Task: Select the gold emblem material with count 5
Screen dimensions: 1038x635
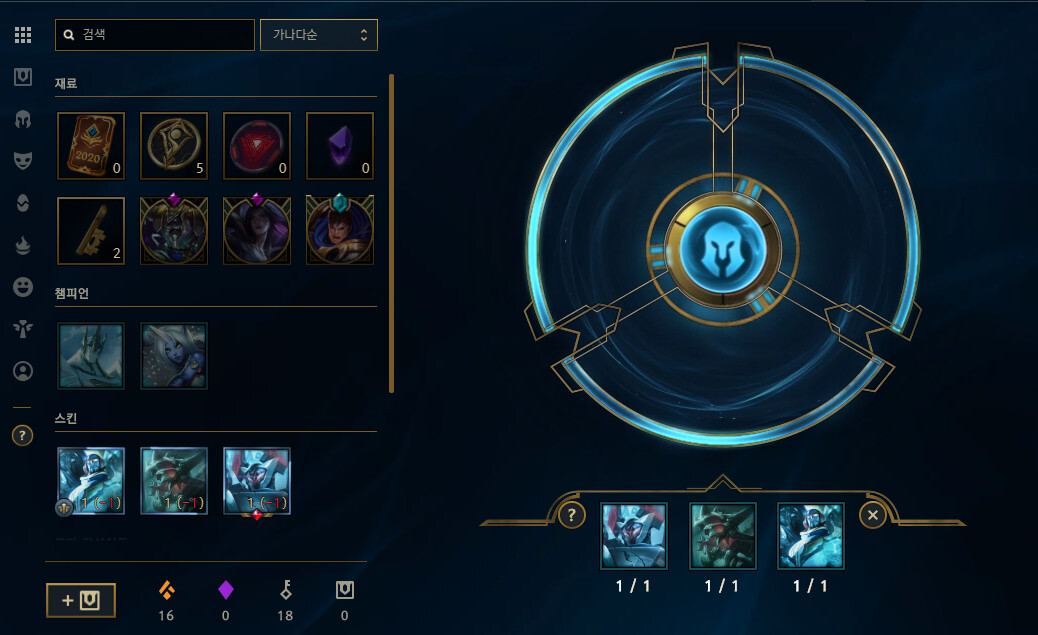Action: coord(174,146)
